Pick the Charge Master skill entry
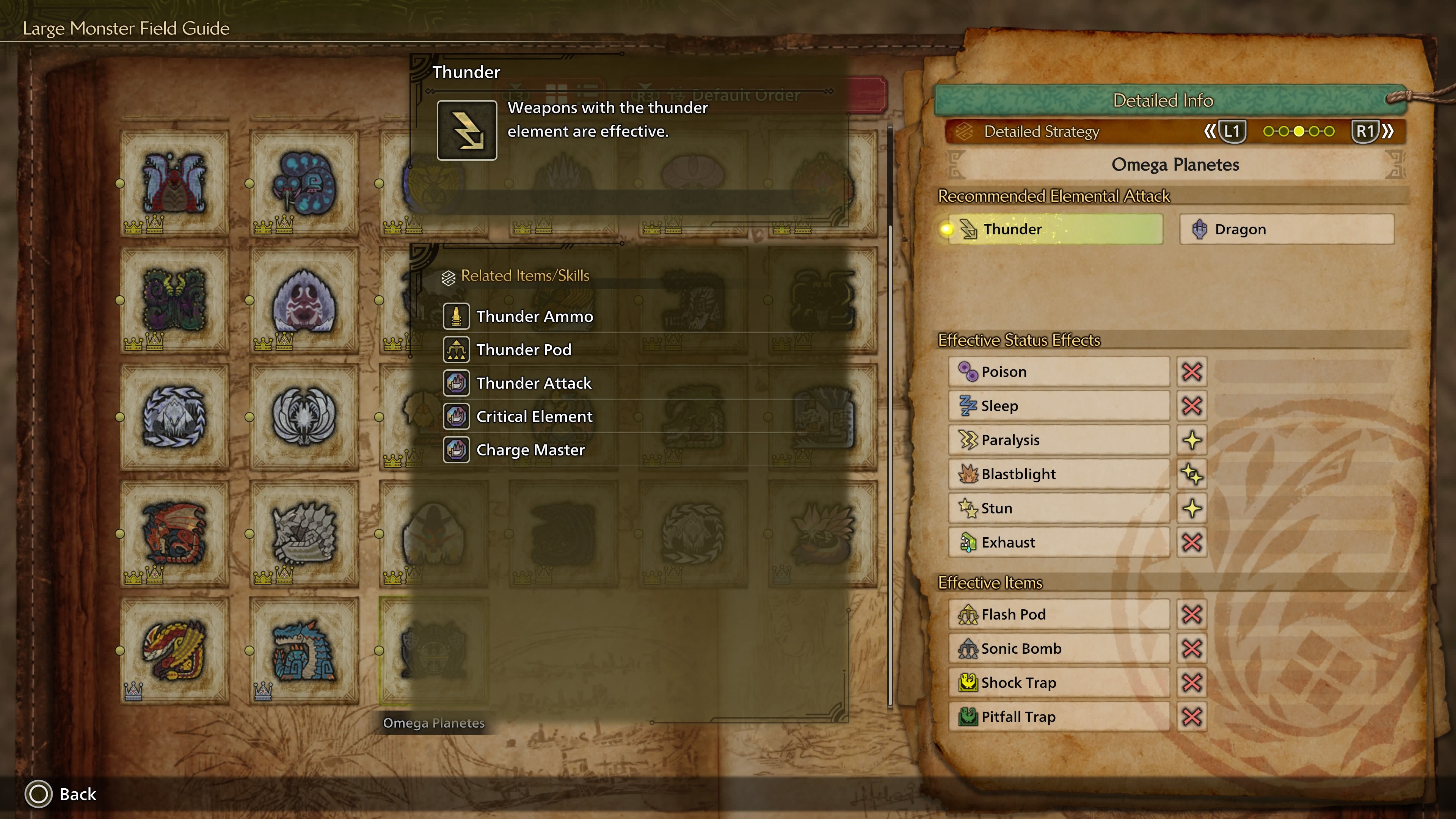Viewport: 1456px width, 819px height. pyautogui.click(x=530, y=450)
